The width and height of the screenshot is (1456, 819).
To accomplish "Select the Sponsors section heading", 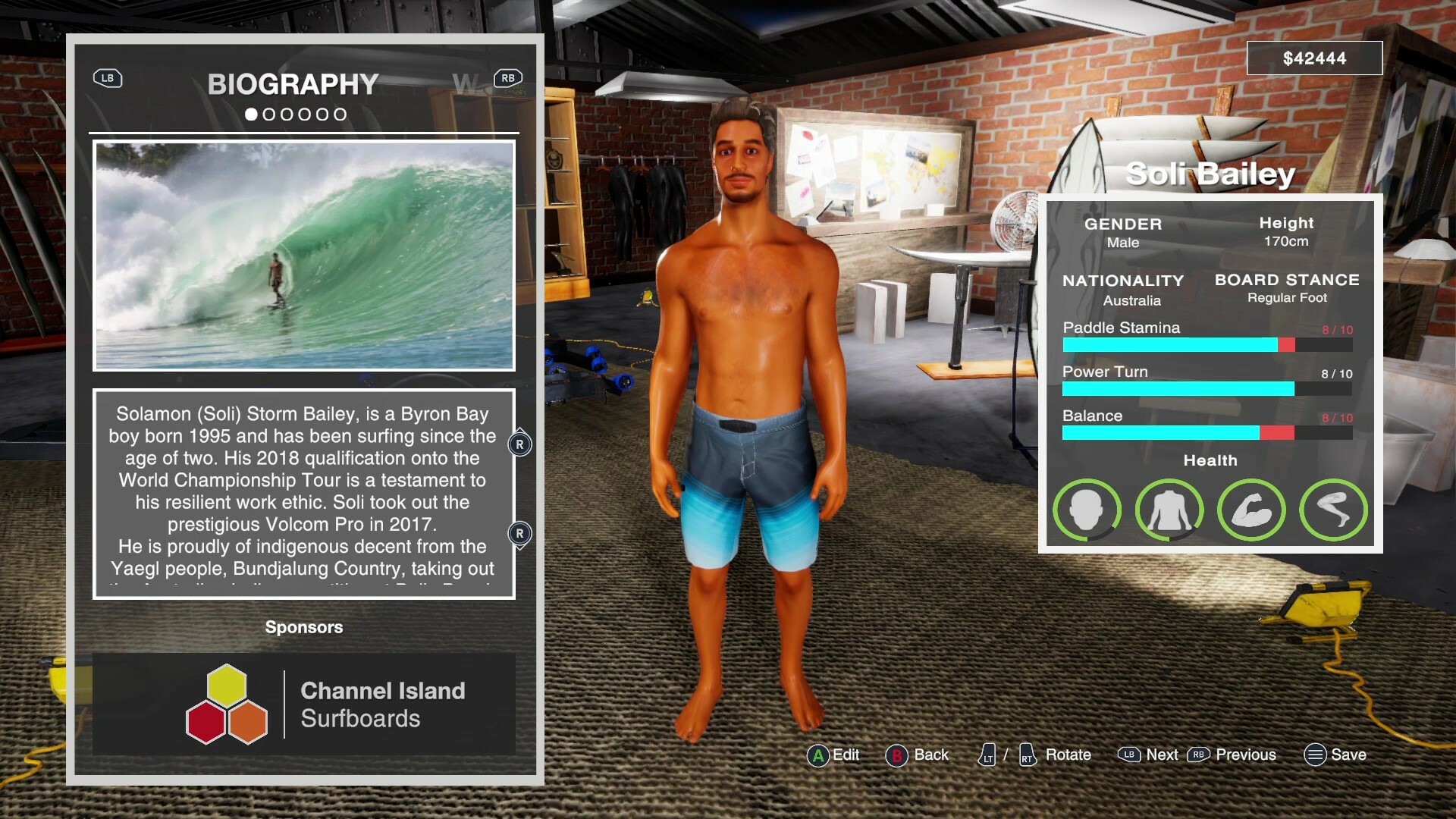I will point(303,627).
